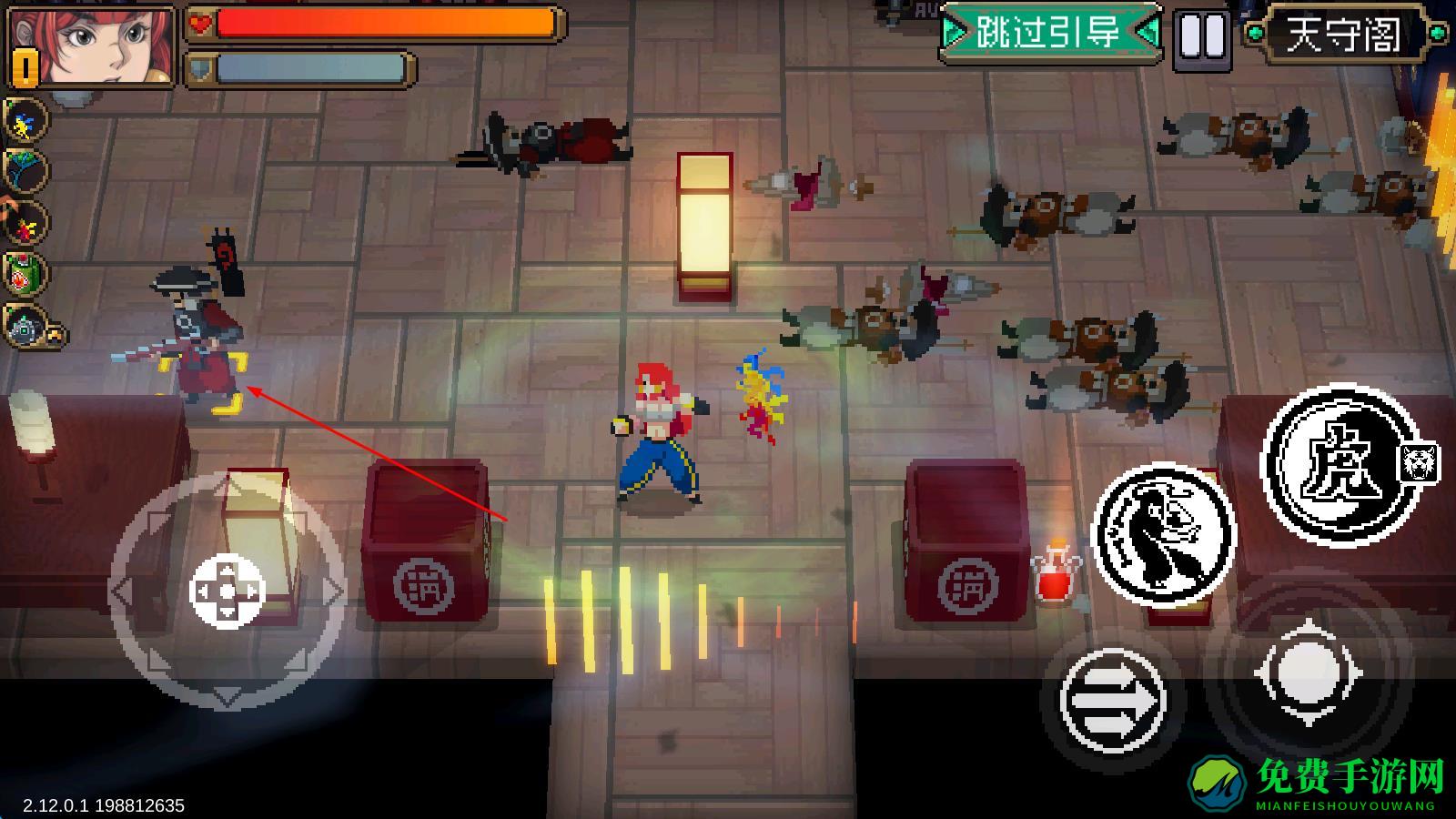
Task: Tap the virtual movement joystick
Action: coord(227,591)
